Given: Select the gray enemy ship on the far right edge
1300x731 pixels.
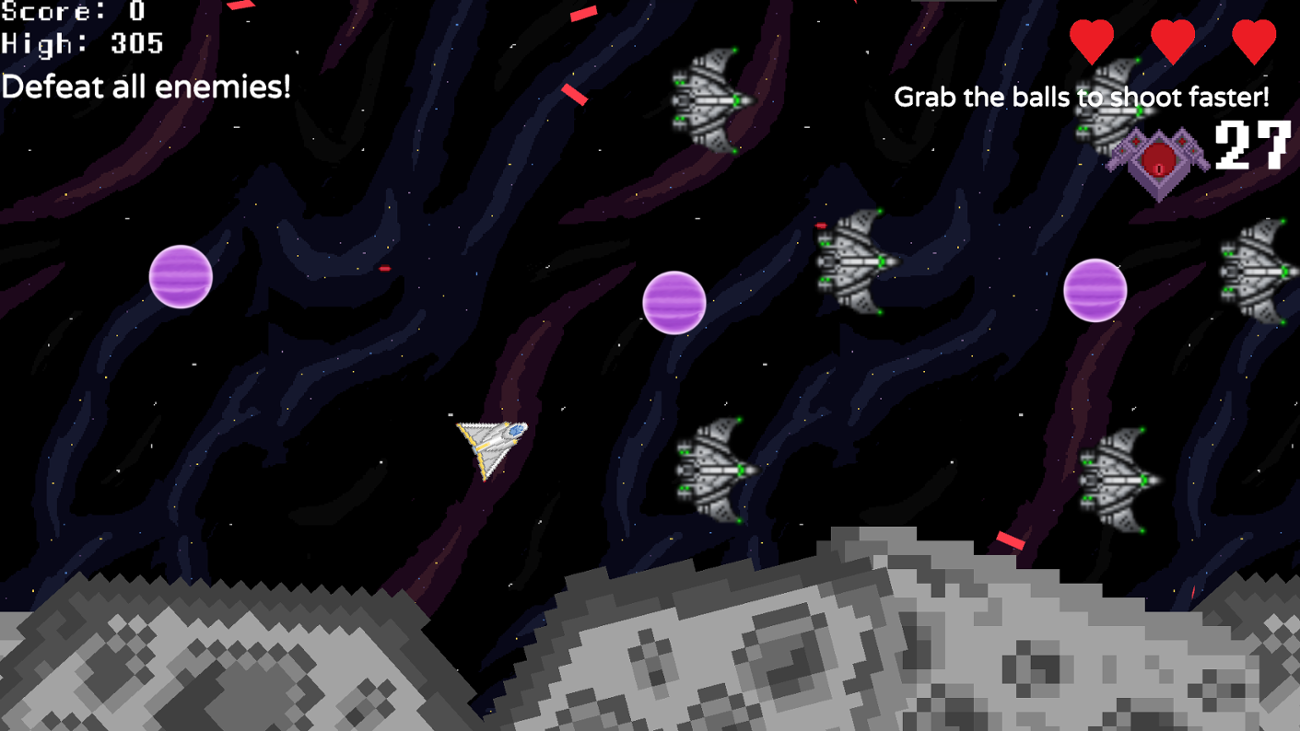Looking at the screenshot, I should pos(1255,270).
